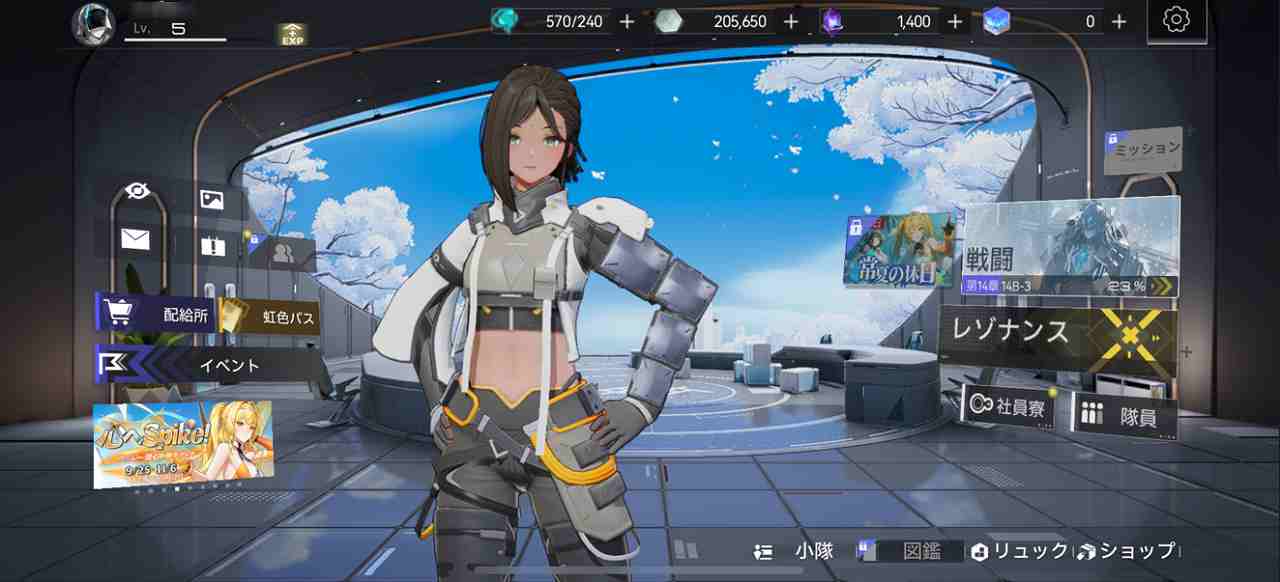Open the player profile avatar

pos(92,22)
